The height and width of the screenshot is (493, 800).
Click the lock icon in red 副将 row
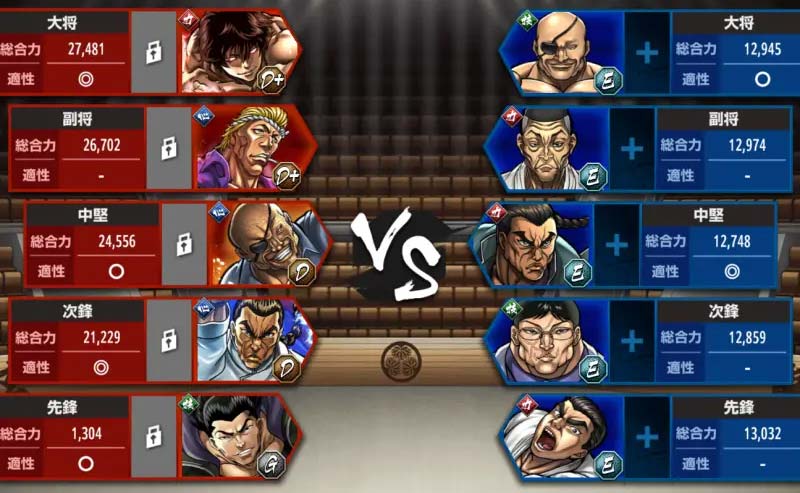tap(169, 149)
